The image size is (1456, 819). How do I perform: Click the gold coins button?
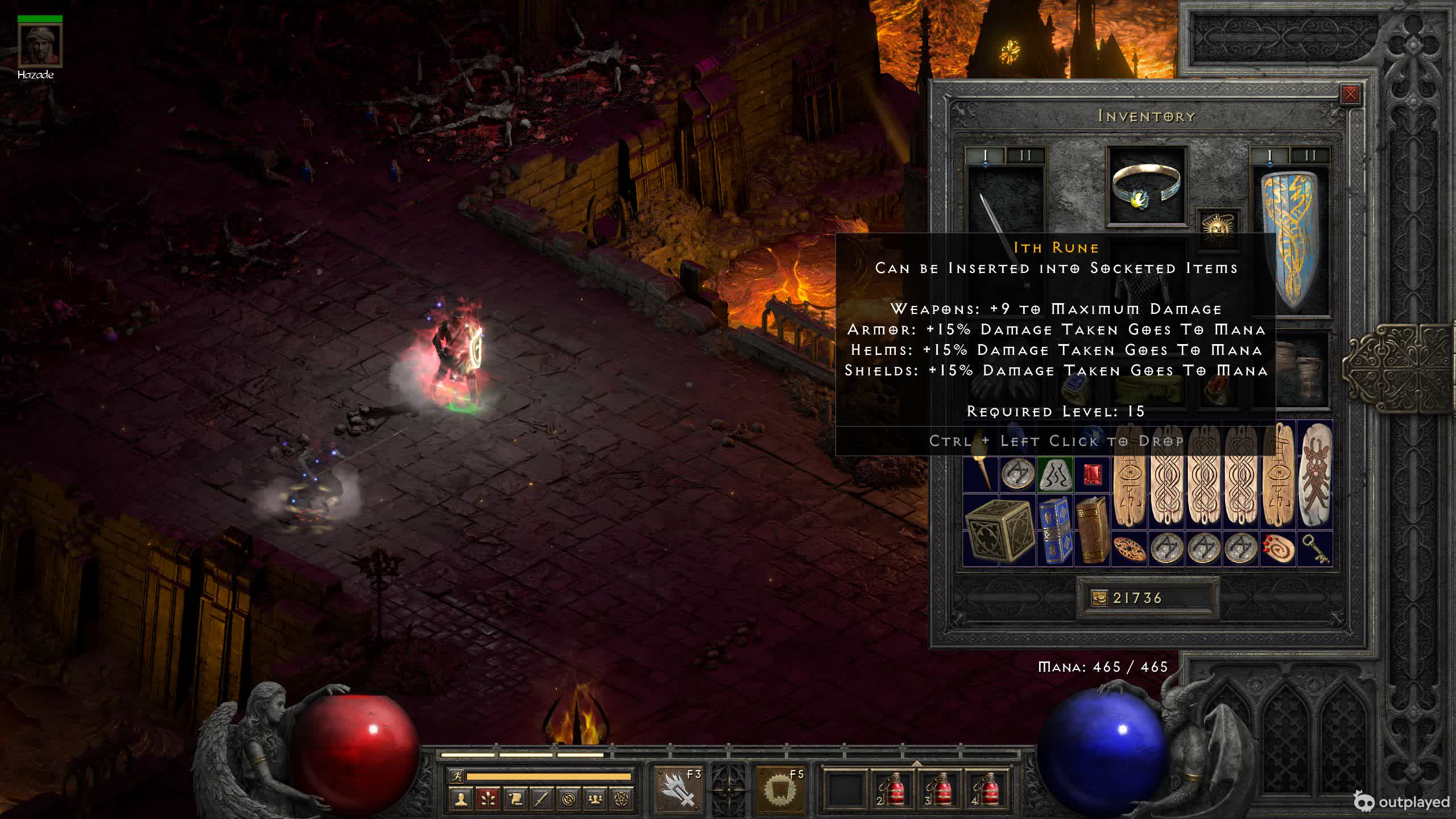pos(1099,598)
